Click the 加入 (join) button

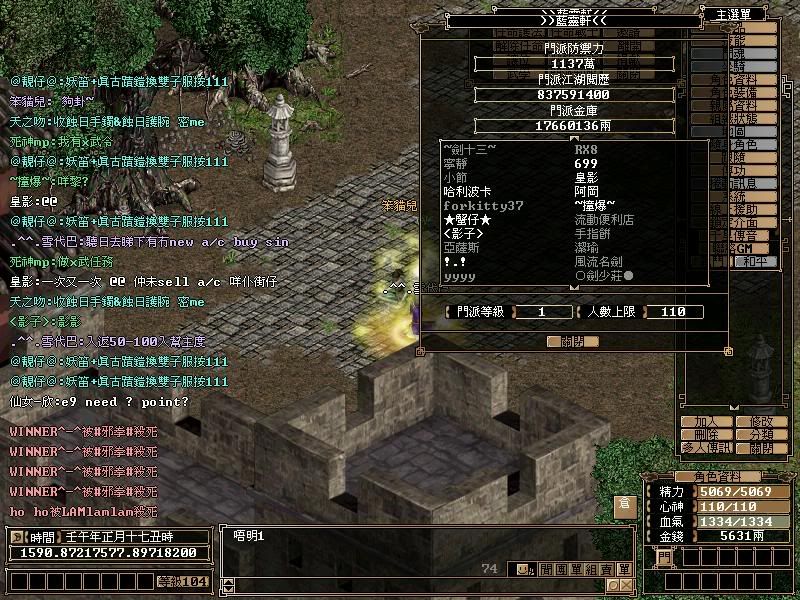tap(706, 422)
